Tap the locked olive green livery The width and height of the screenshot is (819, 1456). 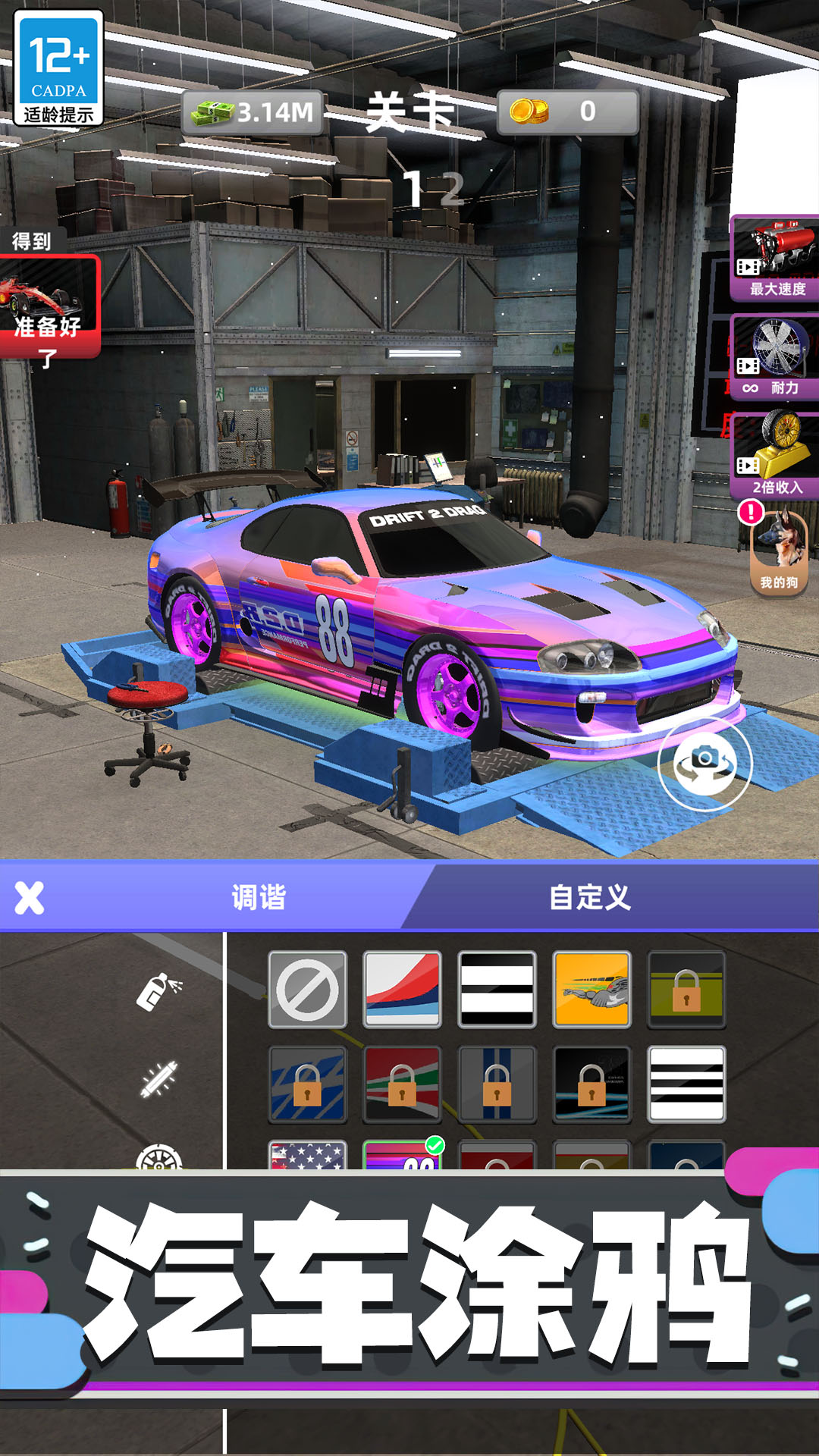point(686,990)
